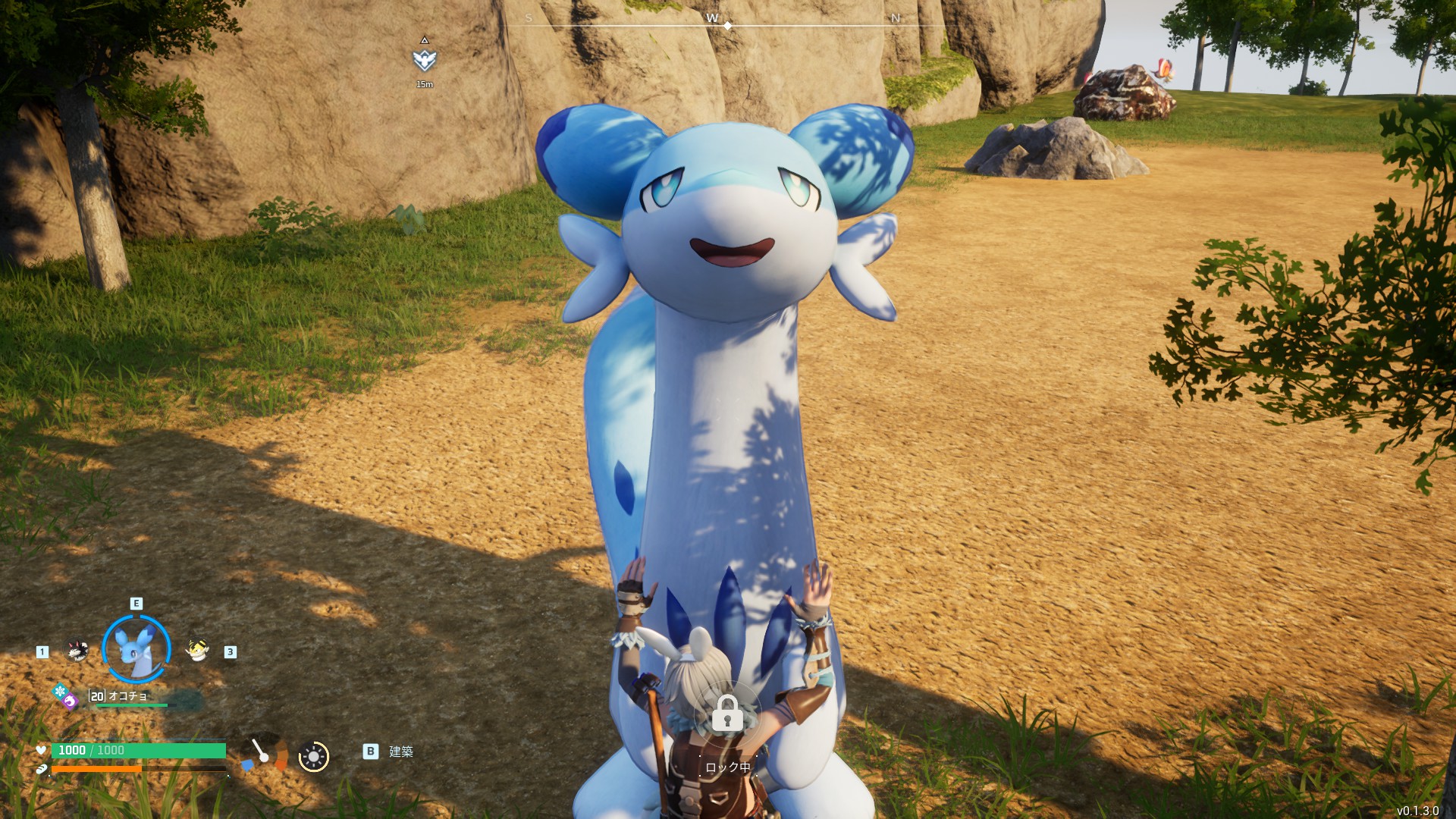Click the ice snowflake element icon

point(60,691)
